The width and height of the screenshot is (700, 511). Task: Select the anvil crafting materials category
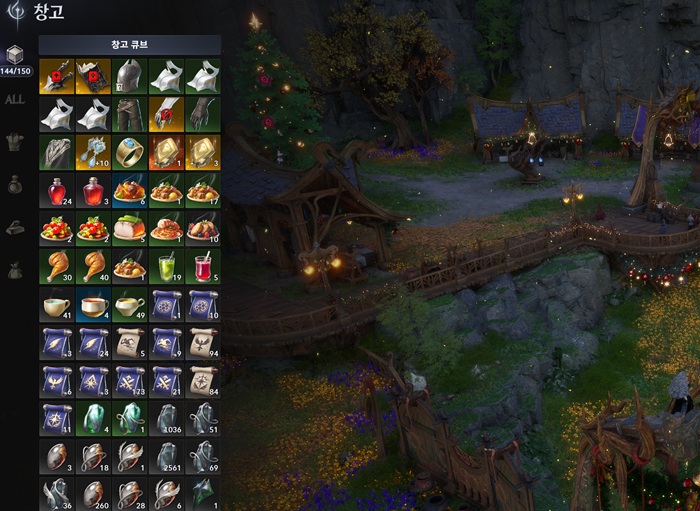tap(15, 228)
